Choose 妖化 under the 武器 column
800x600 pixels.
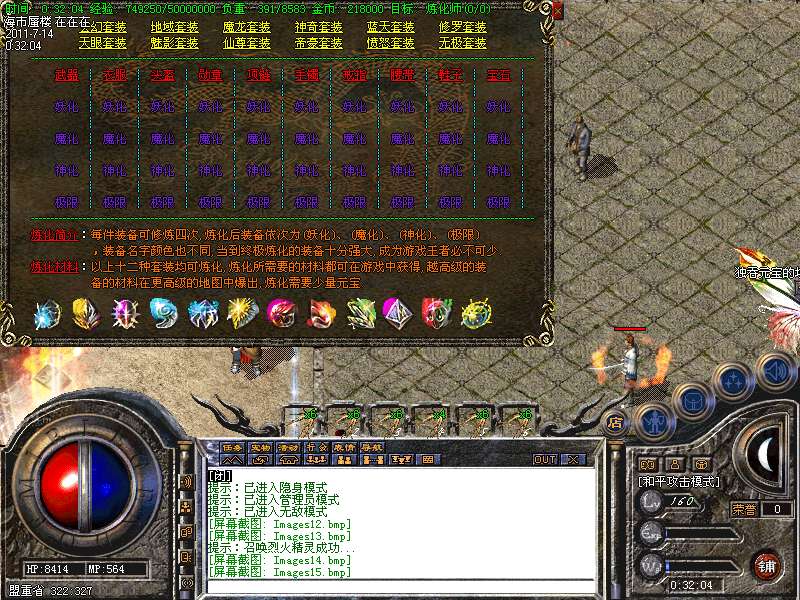click(67, 106)
